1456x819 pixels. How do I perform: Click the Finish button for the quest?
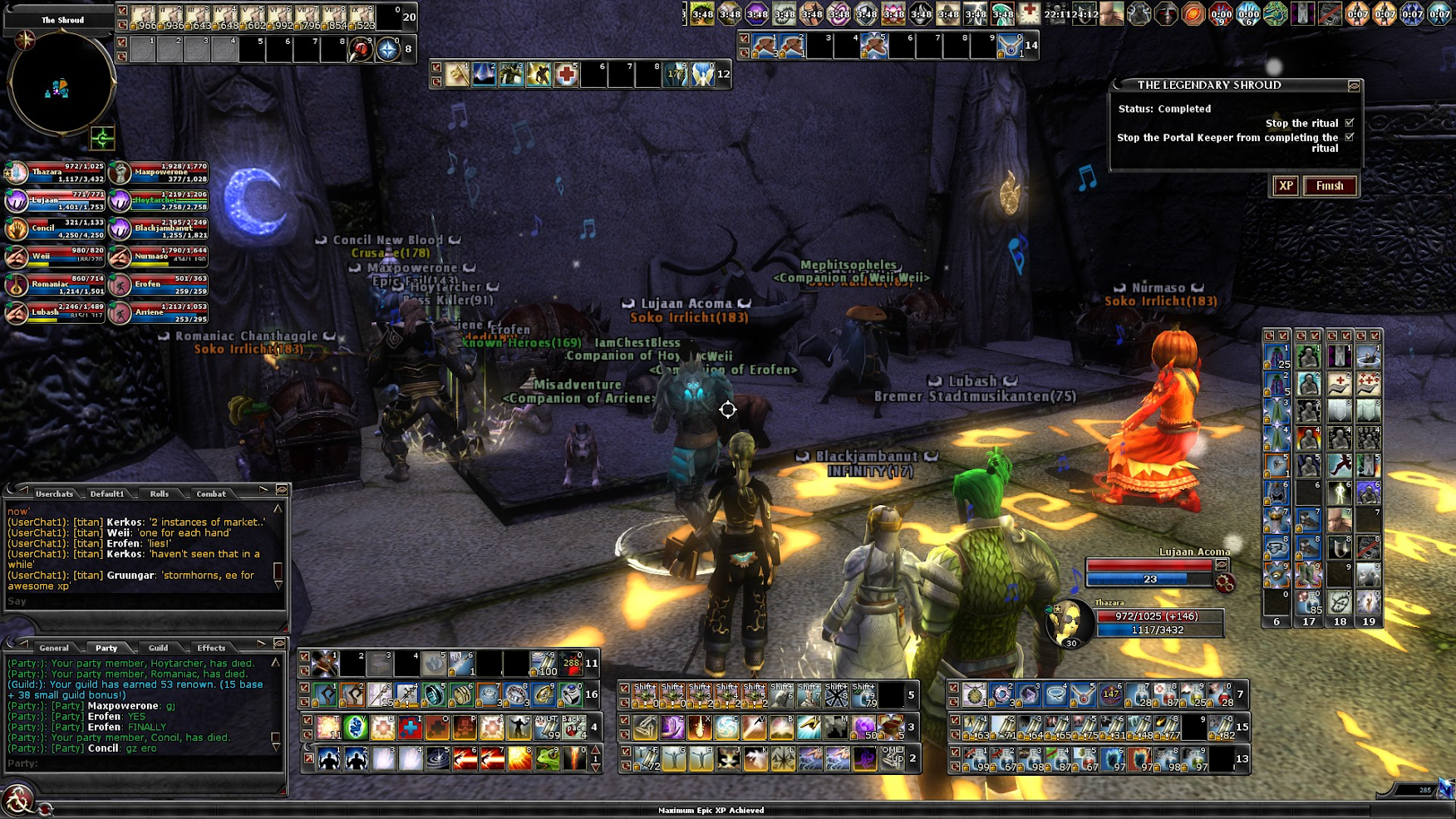(x=1330, y=186)
